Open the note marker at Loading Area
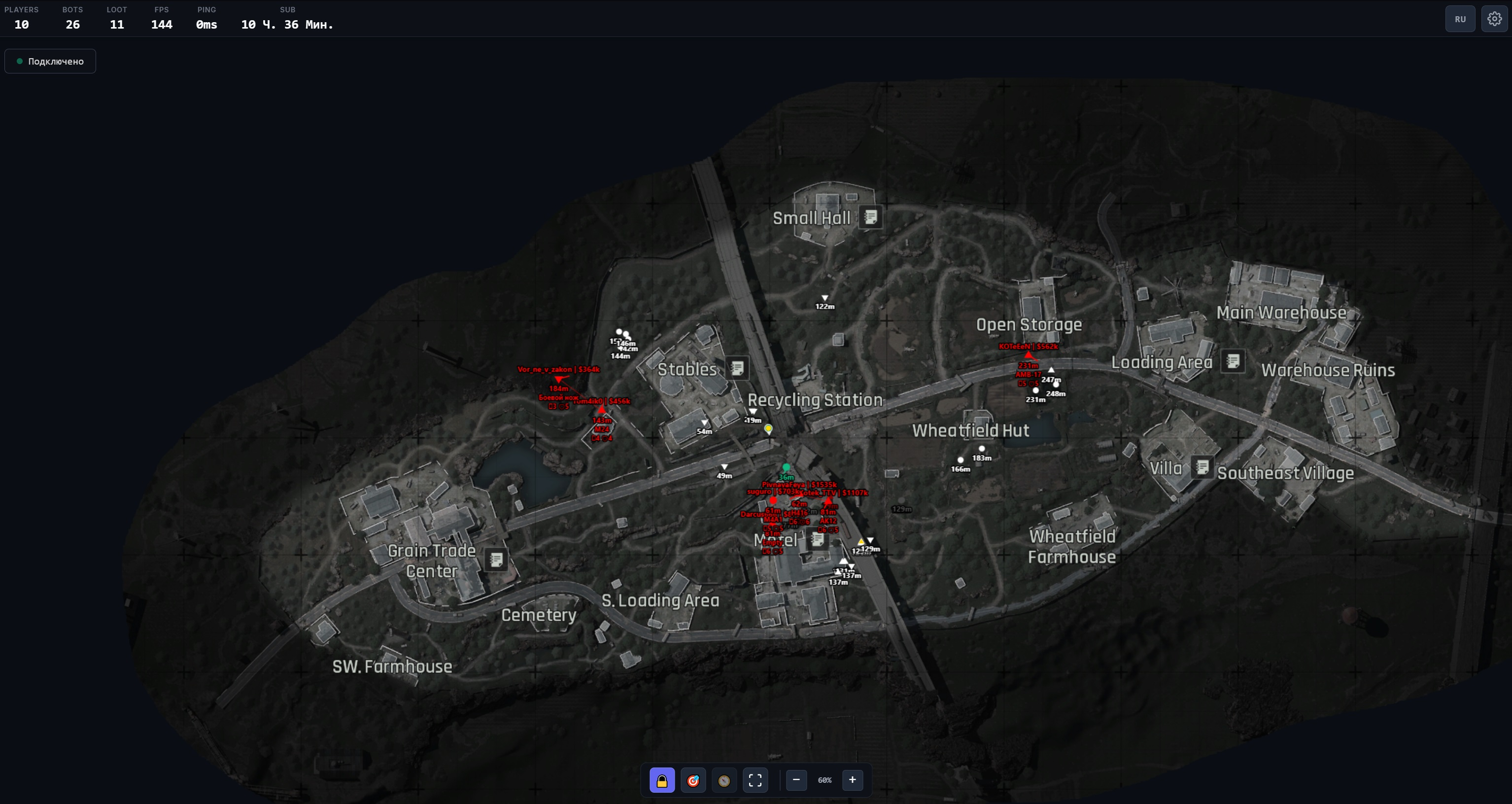Image resolution: width=1512 pixels, height=804 pixels. (x=1233, y=361)
